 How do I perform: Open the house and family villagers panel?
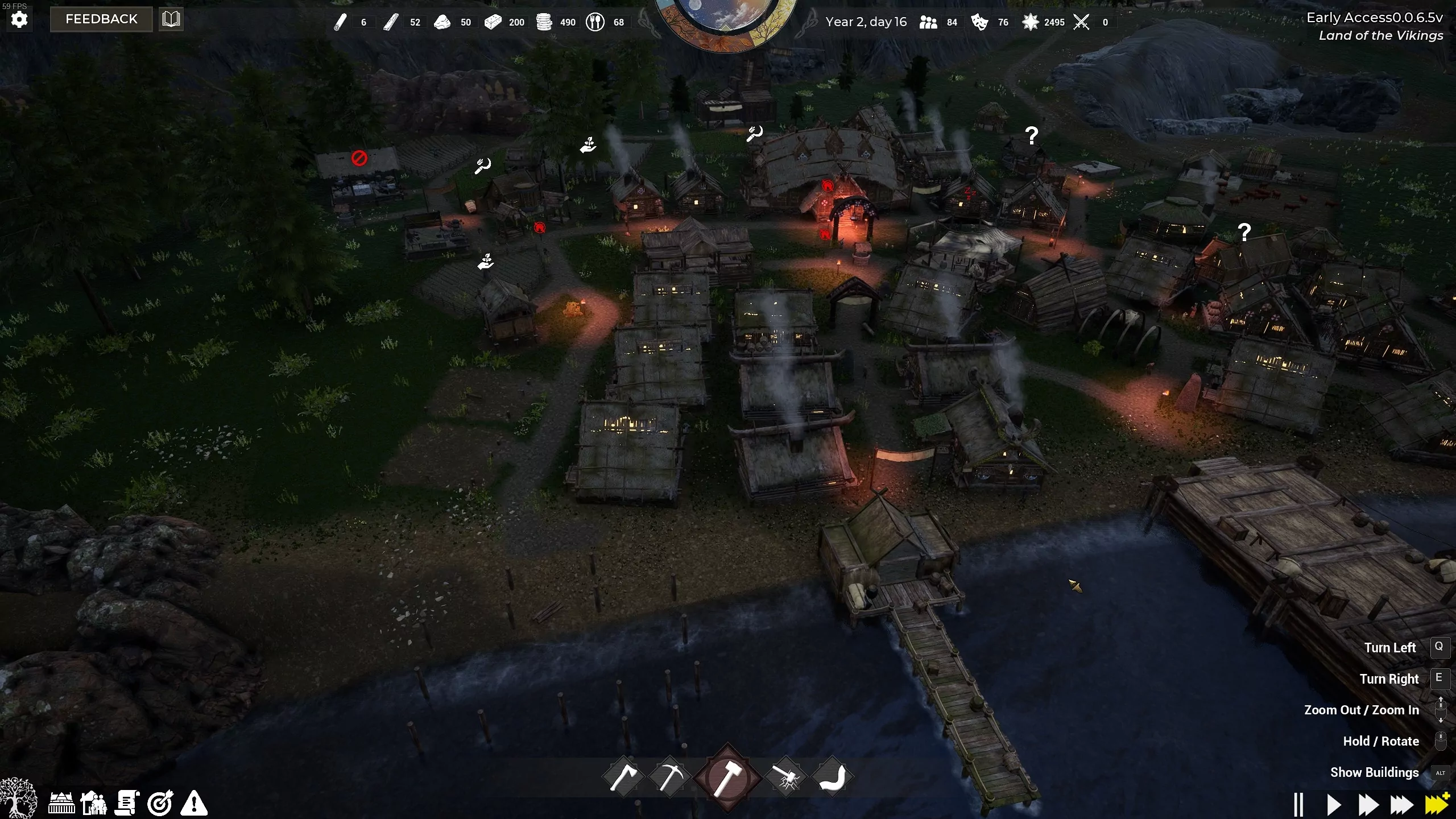(x=94, y=803)
